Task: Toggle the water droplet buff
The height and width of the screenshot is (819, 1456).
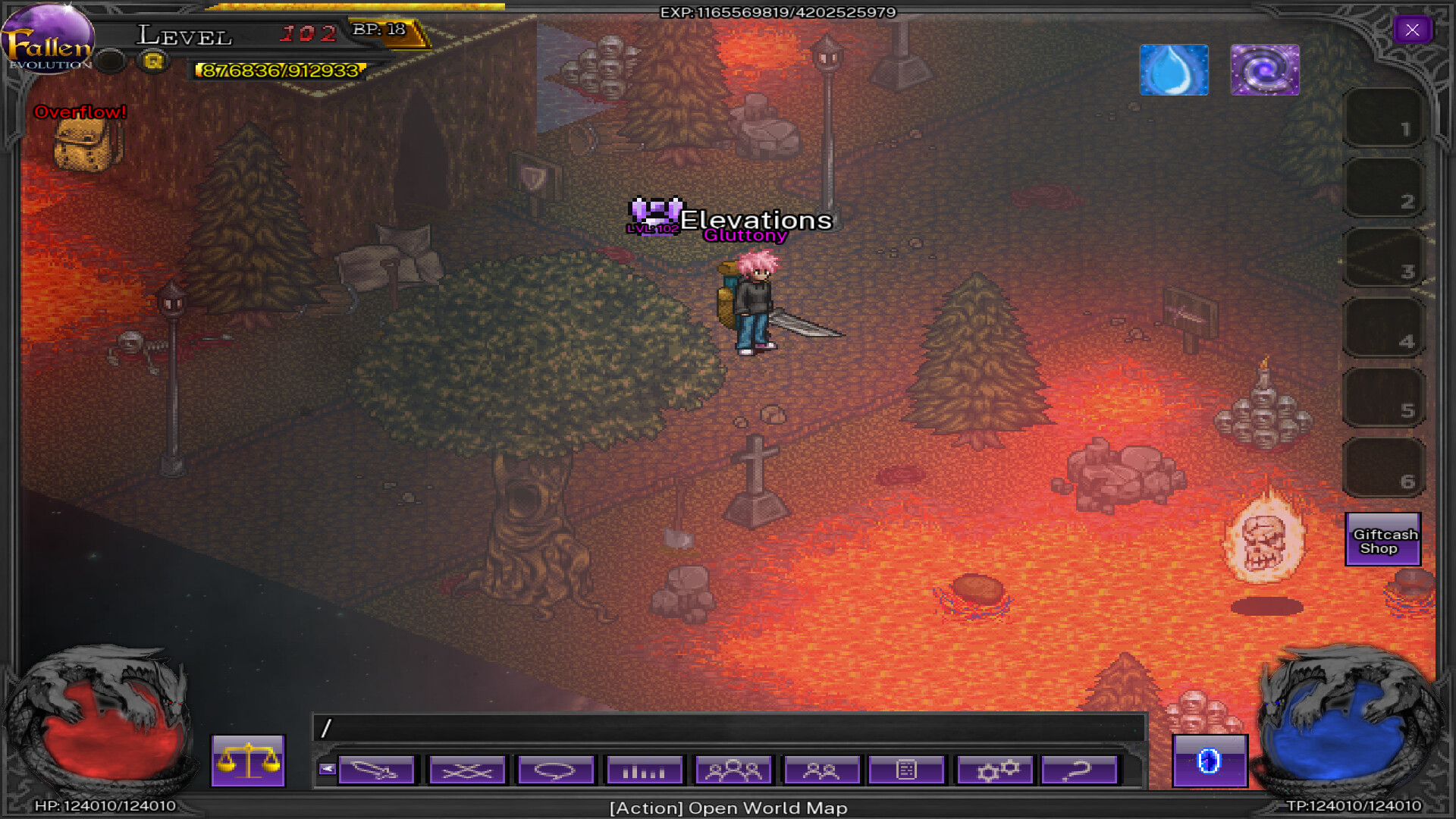Action: coord(1174,71)
